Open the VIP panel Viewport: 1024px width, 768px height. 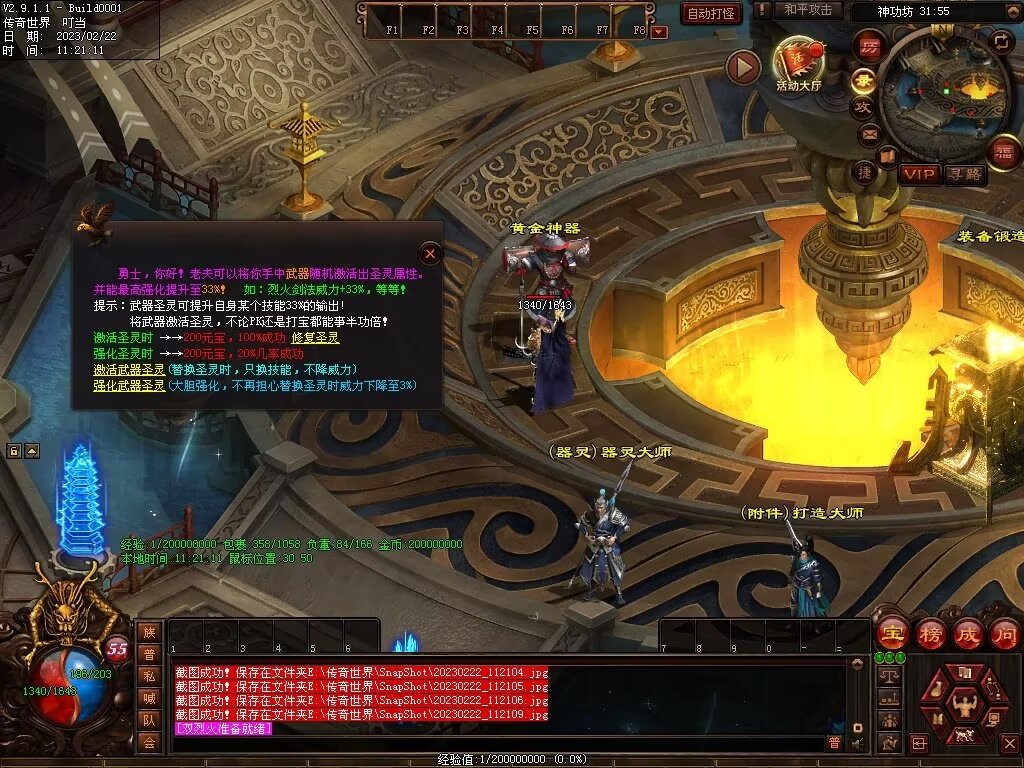919,175
